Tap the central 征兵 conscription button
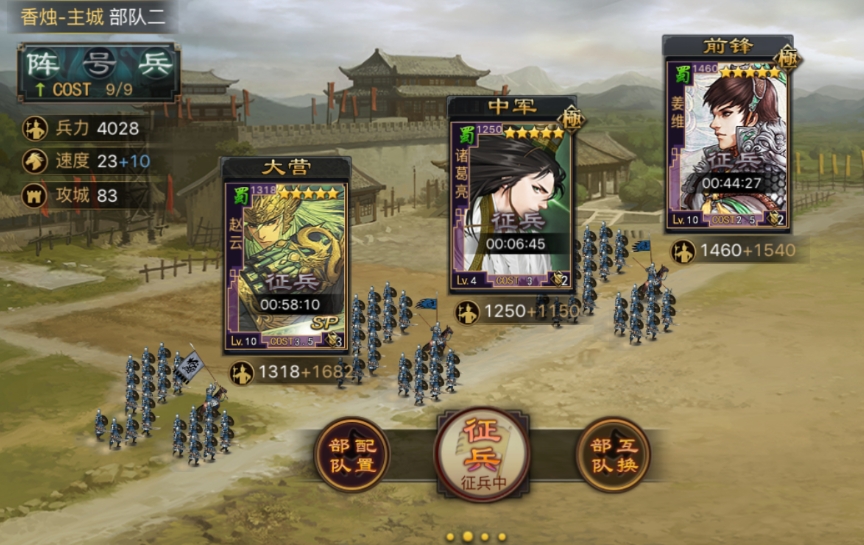 tap(481, 453)
